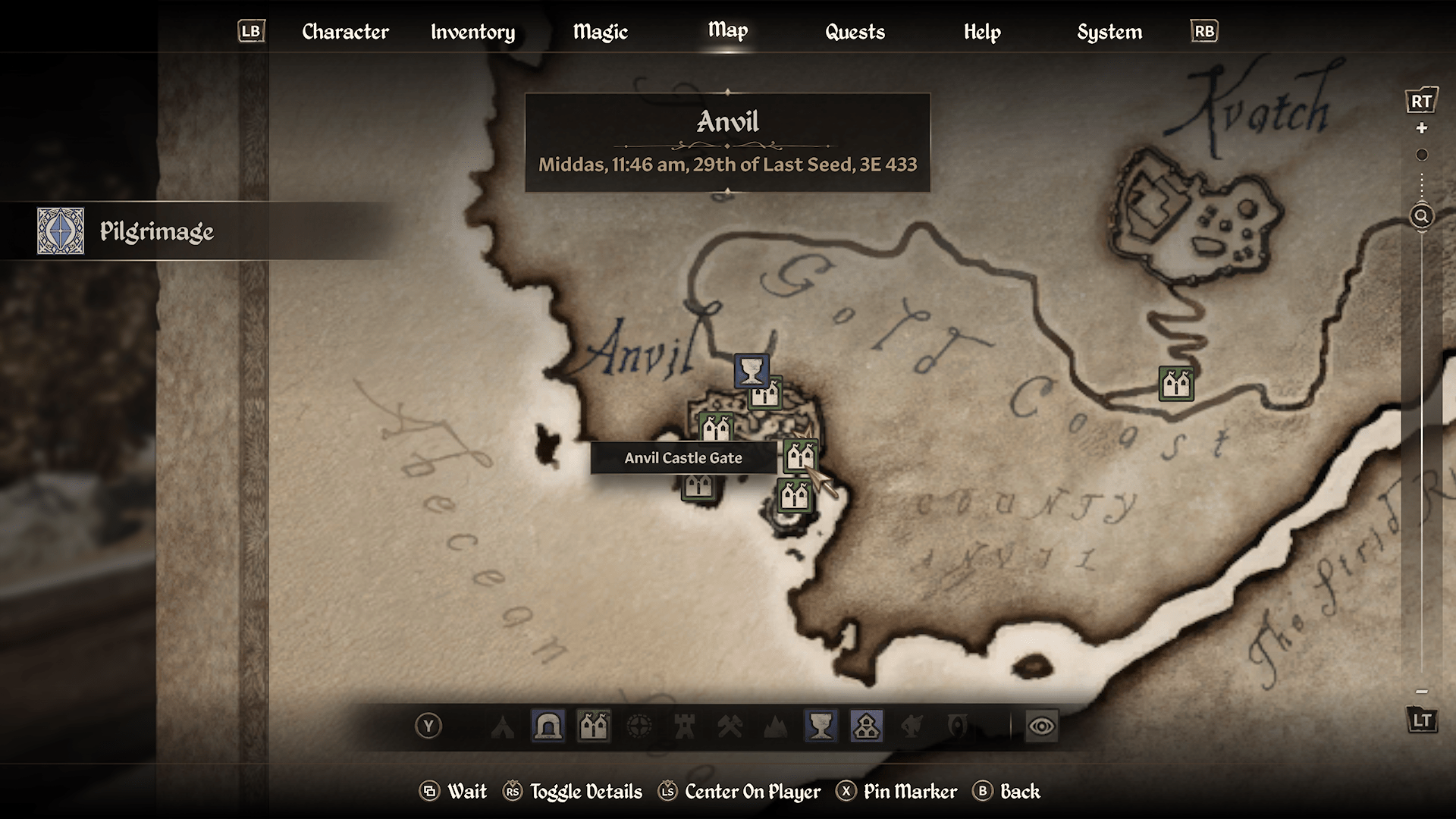Open the Inventory tab
1456x819 pixels.
click(x=472, y=32)
